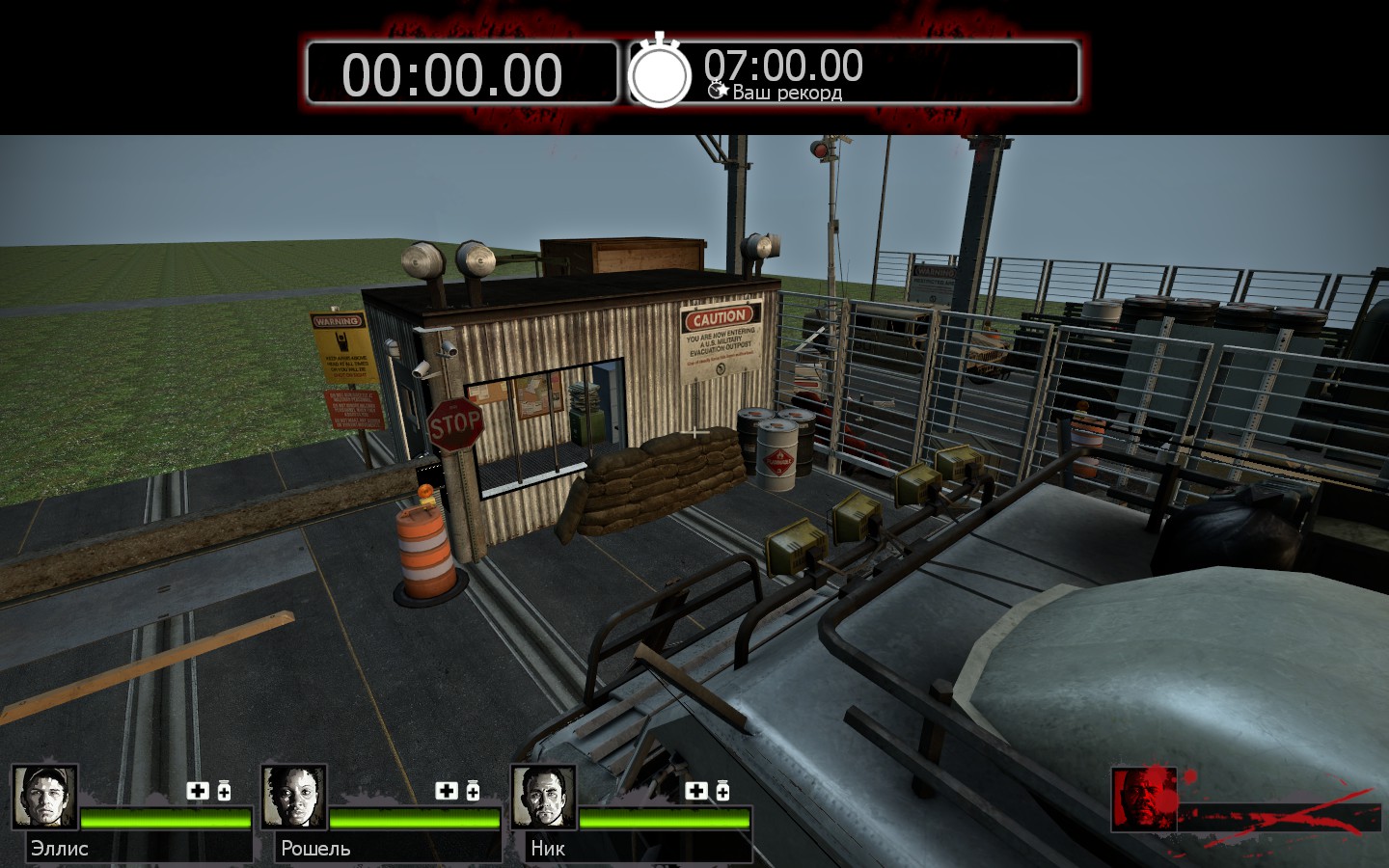The height and width of the screenshot is (868, 1389).
Task: Click Nick's first aid kit icon
Action: pos(696,791)
